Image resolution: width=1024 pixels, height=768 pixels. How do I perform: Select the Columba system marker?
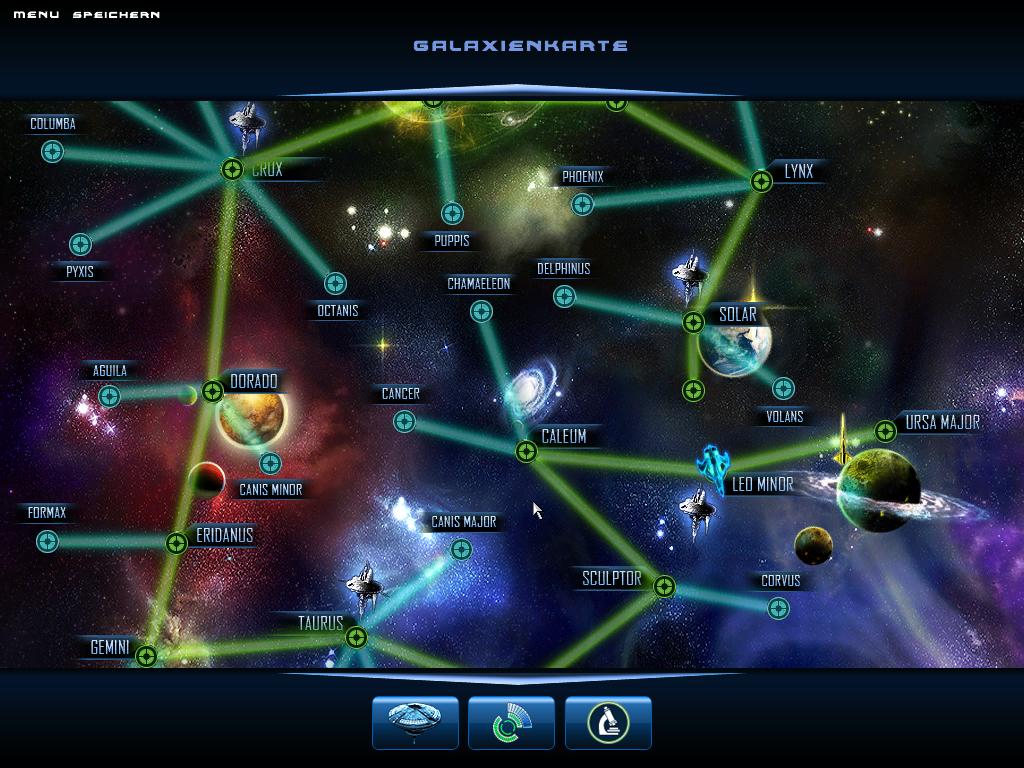(52, 151)
